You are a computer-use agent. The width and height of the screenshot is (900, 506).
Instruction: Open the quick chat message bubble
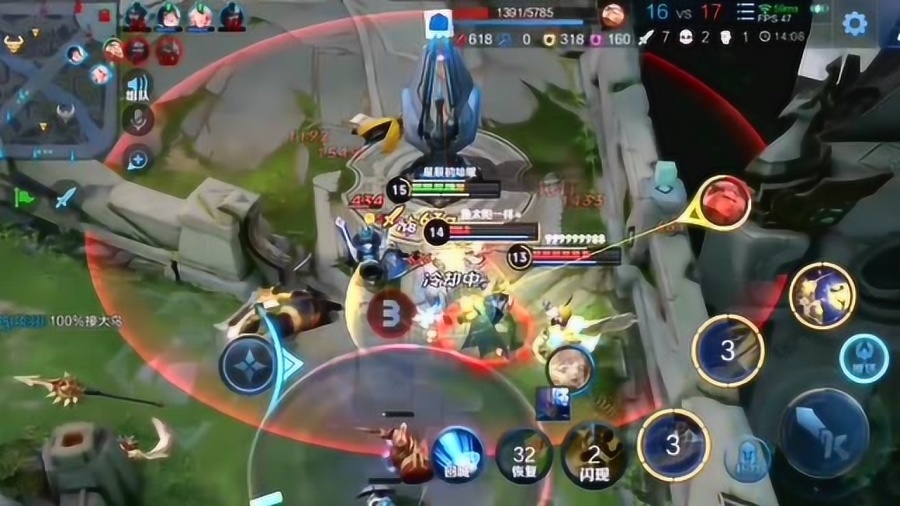pyautogui.click(x=138, y=158)
